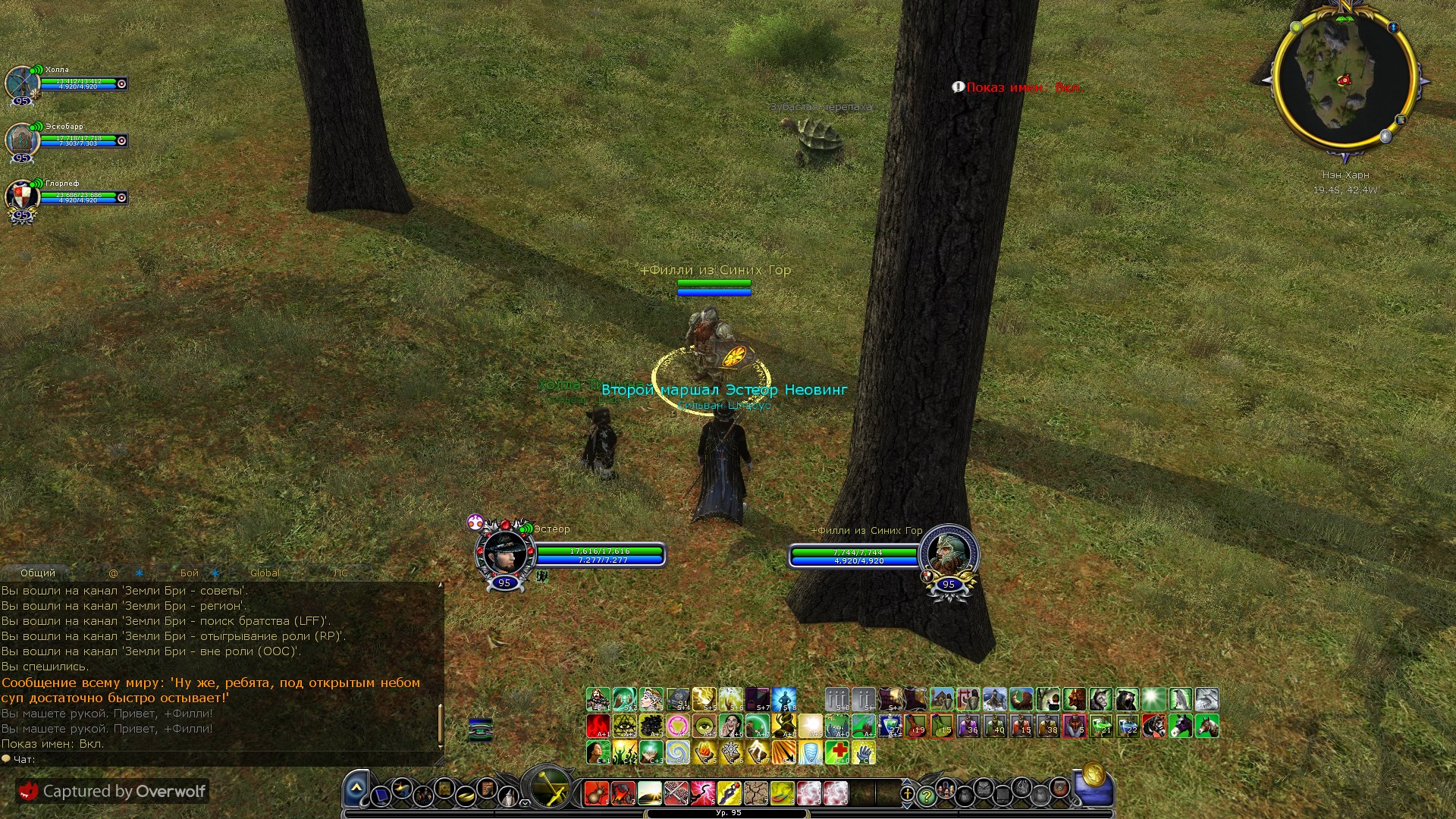This screenshot has height=819, width=1456.
Task: Open the question mark help button
Action: 926,795
